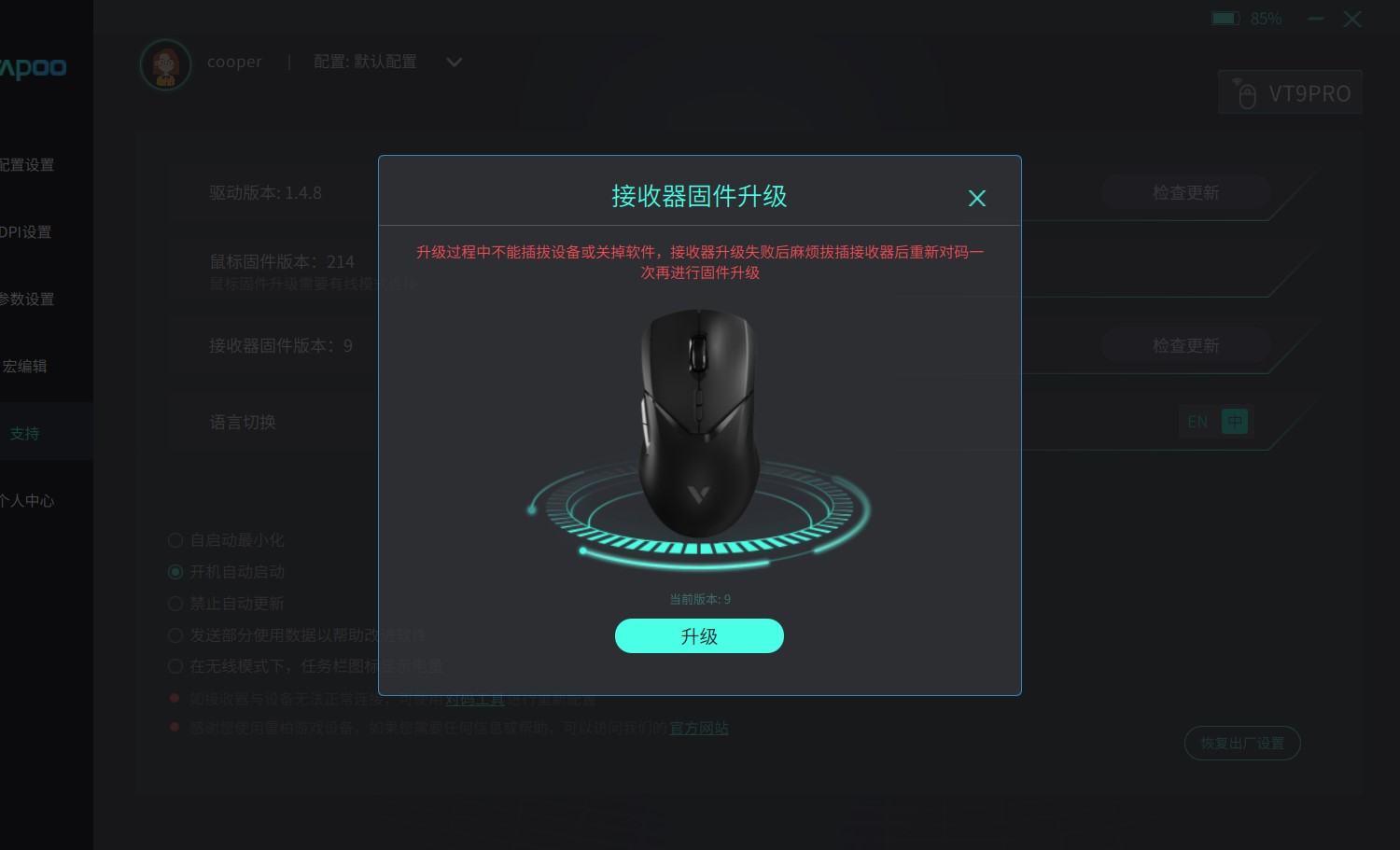The width and height of the screenshot is (1400, 850).
Task: Click the cooper user avatar
Action: 165,63
